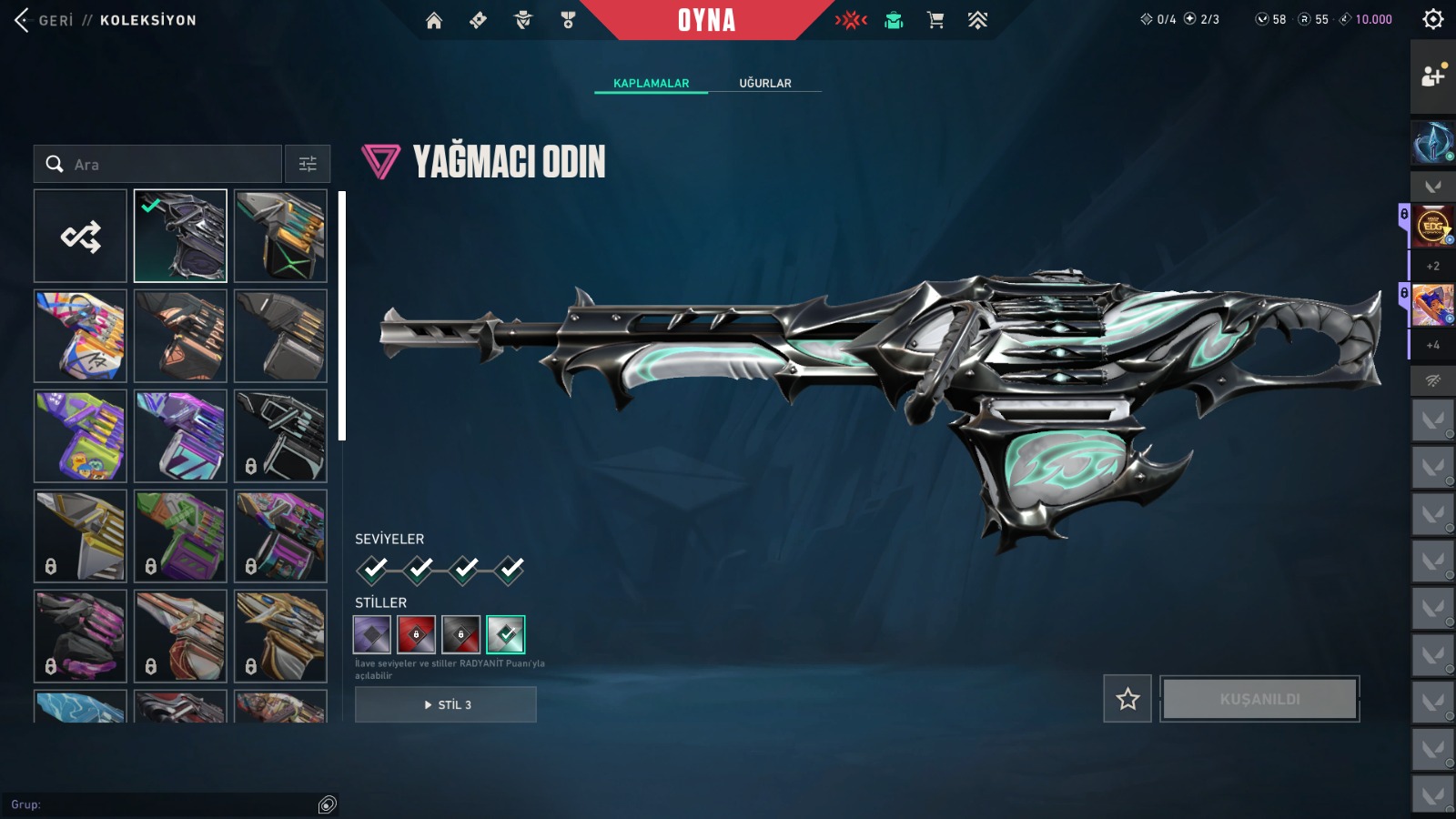Select the KAPLAMALAR tab

[651, 83]
